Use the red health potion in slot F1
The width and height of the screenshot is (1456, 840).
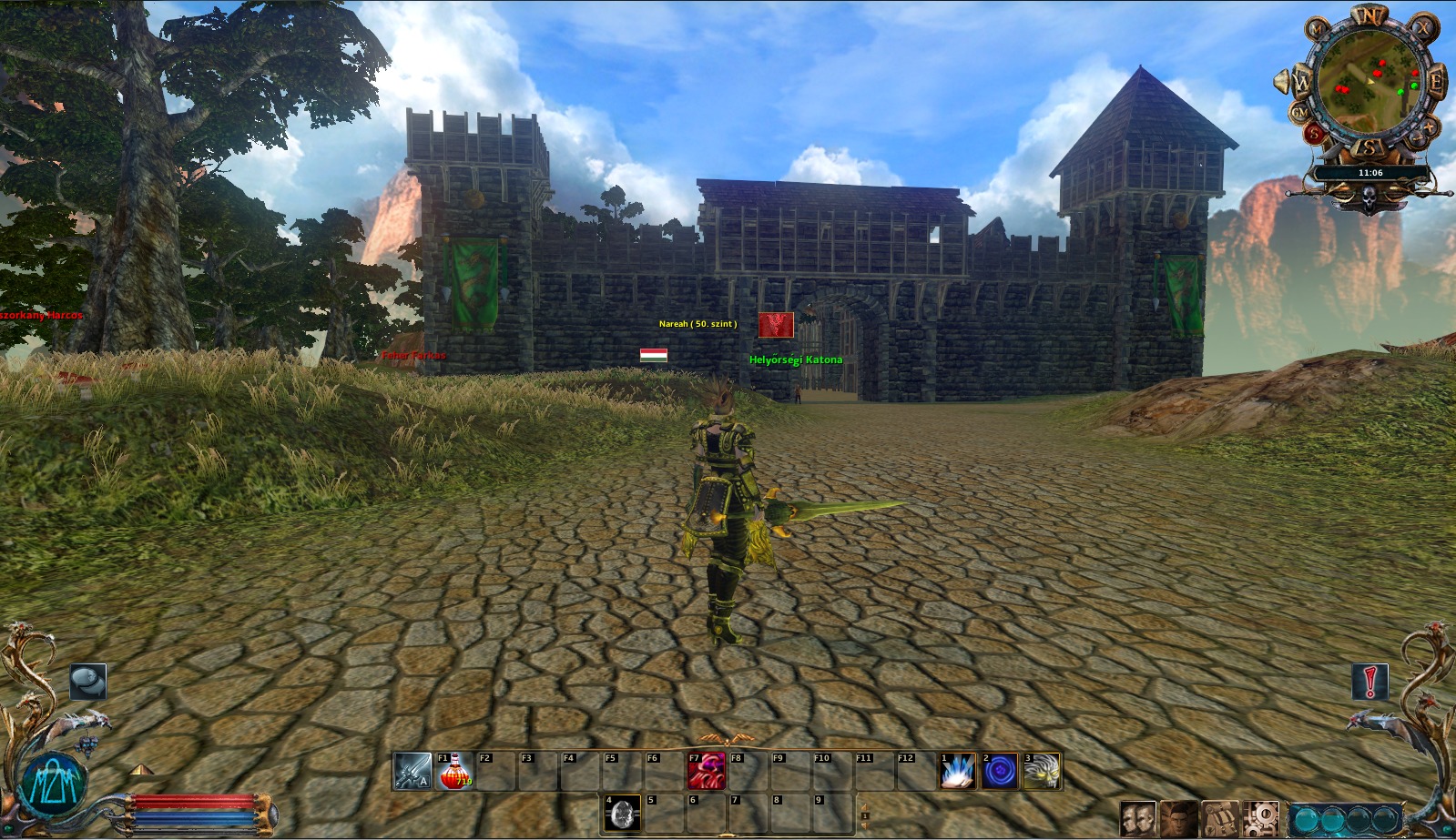(x=454, y=771)
